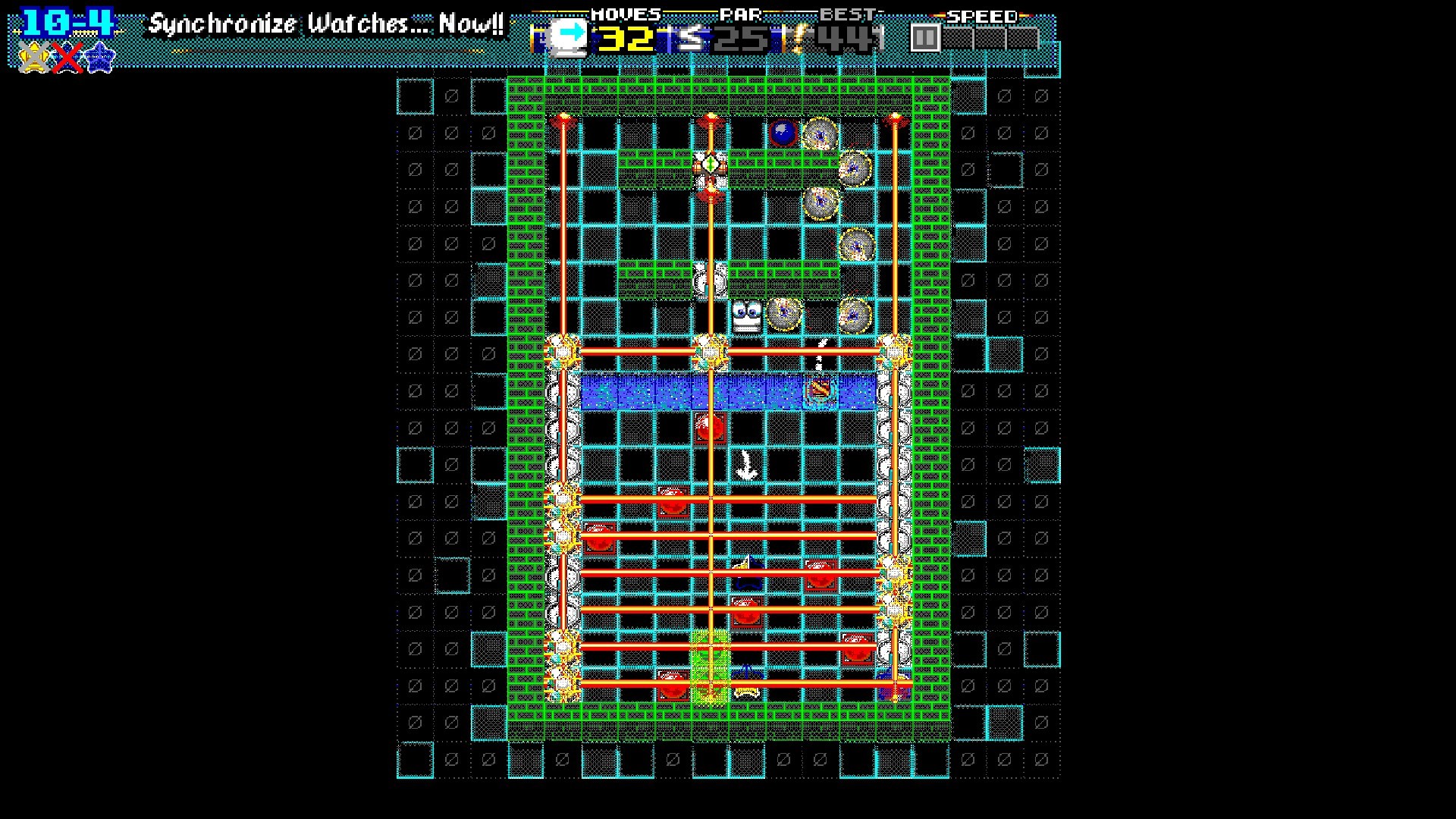Select the blue bomb orb near the top wall
The height and width of the screenshot is (819, 1456).
pyautogui.click(x=783, y=132)
